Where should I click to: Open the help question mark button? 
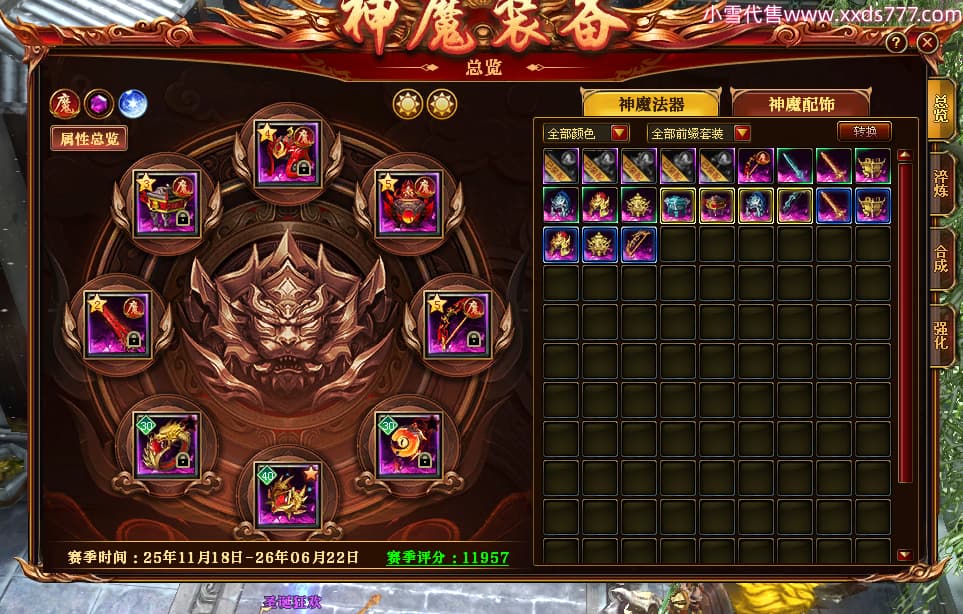point(896,43)
